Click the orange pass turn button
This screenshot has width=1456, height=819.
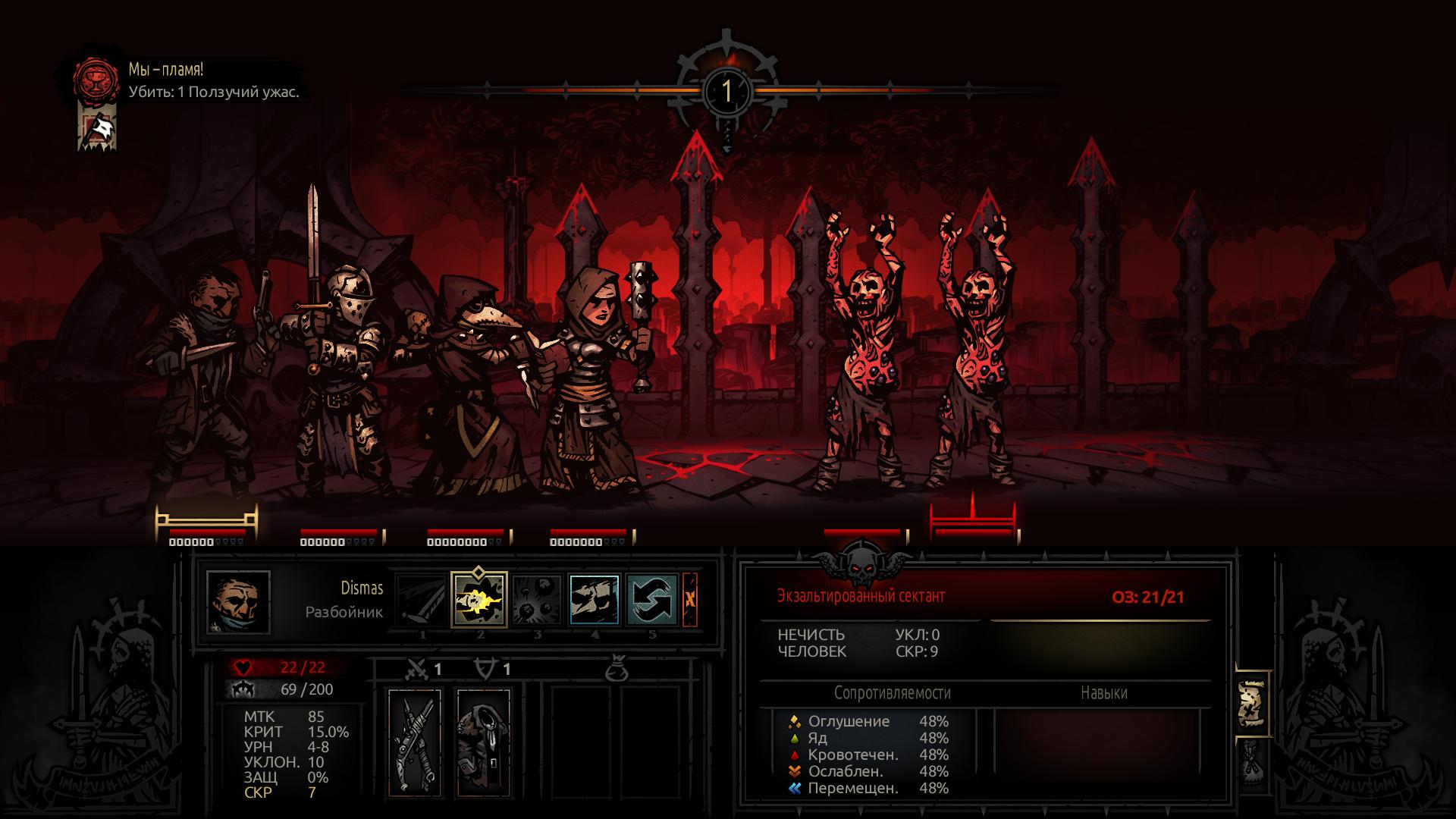tap(690, 599)
